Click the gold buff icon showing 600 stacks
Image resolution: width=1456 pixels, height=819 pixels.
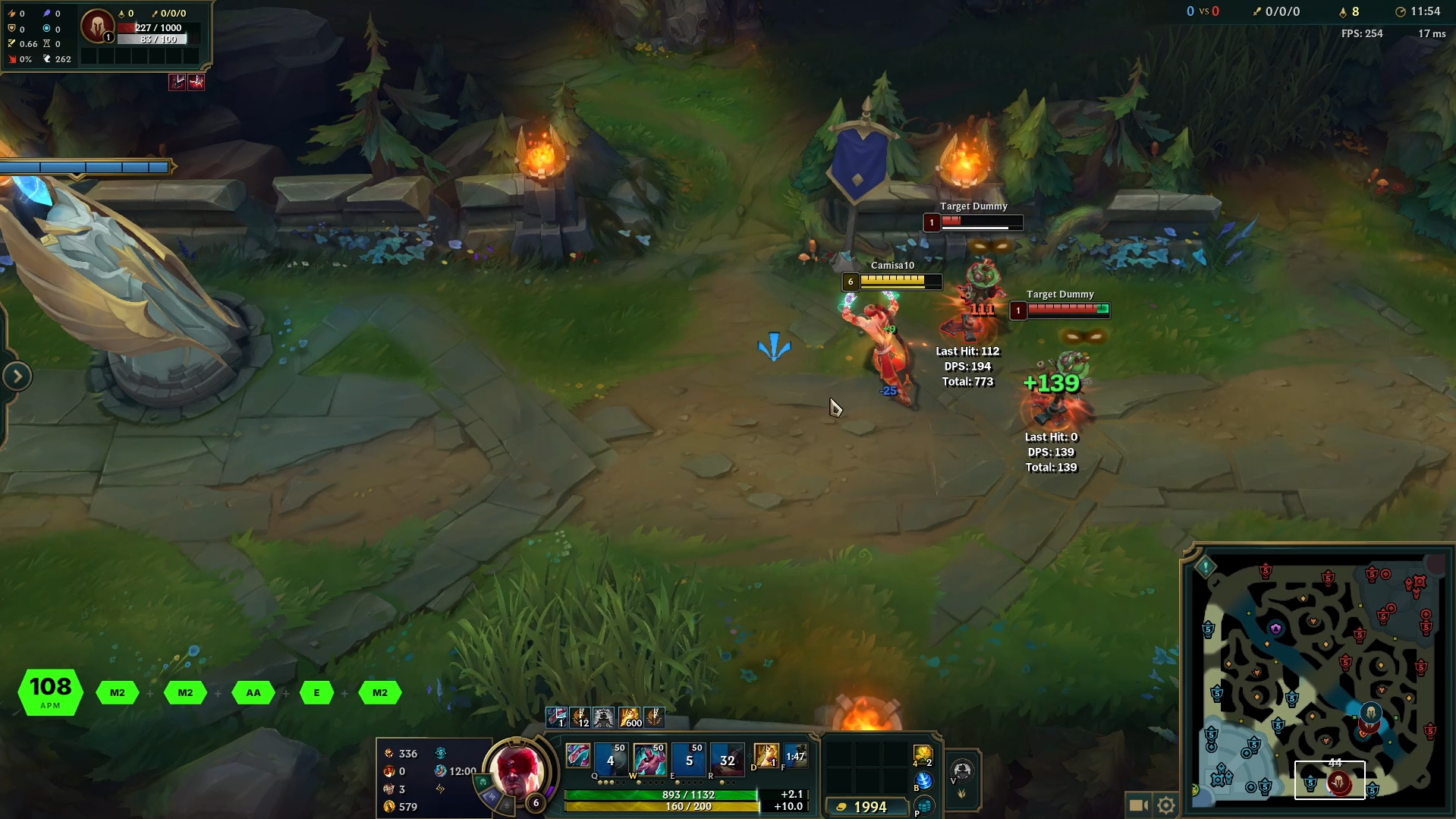(x=630, y=717)
